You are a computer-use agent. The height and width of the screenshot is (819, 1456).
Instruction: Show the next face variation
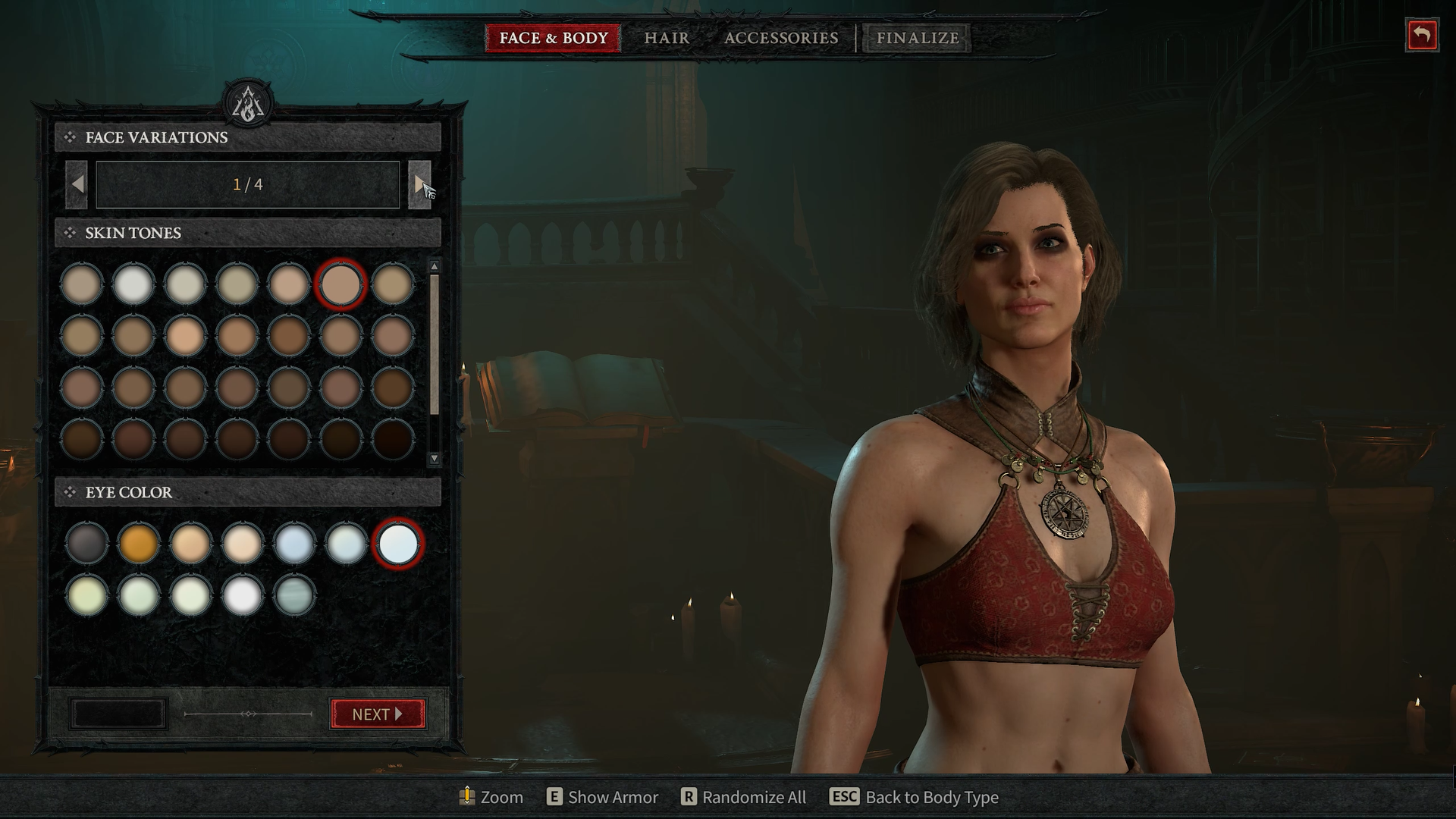tap(419, 184)
